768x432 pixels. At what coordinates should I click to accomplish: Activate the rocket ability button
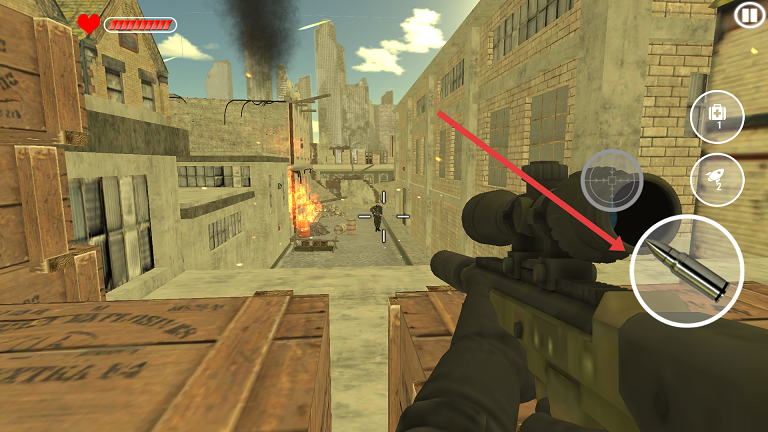click(x=717, y=180)
